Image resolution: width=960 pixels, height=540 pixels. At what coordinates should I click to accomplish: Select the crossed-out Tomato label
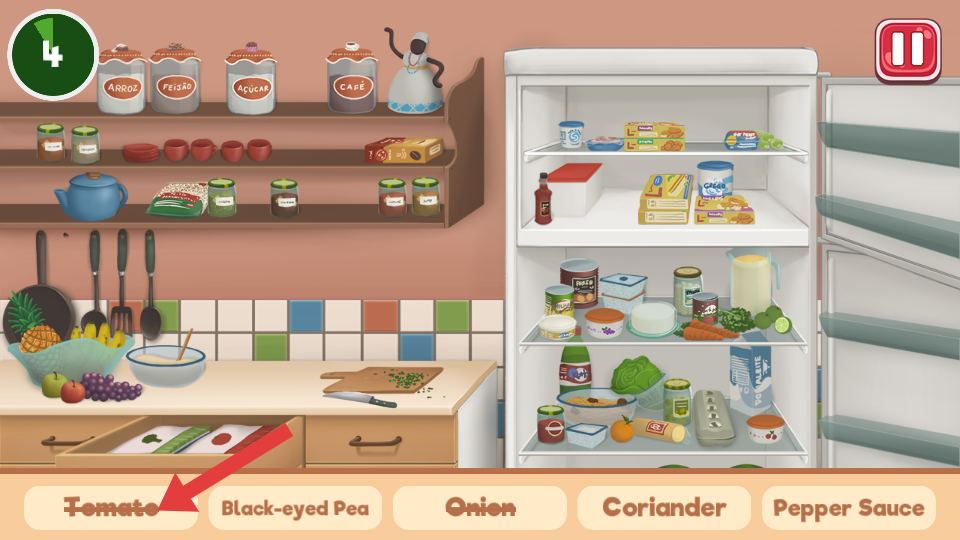coord(110,508)
